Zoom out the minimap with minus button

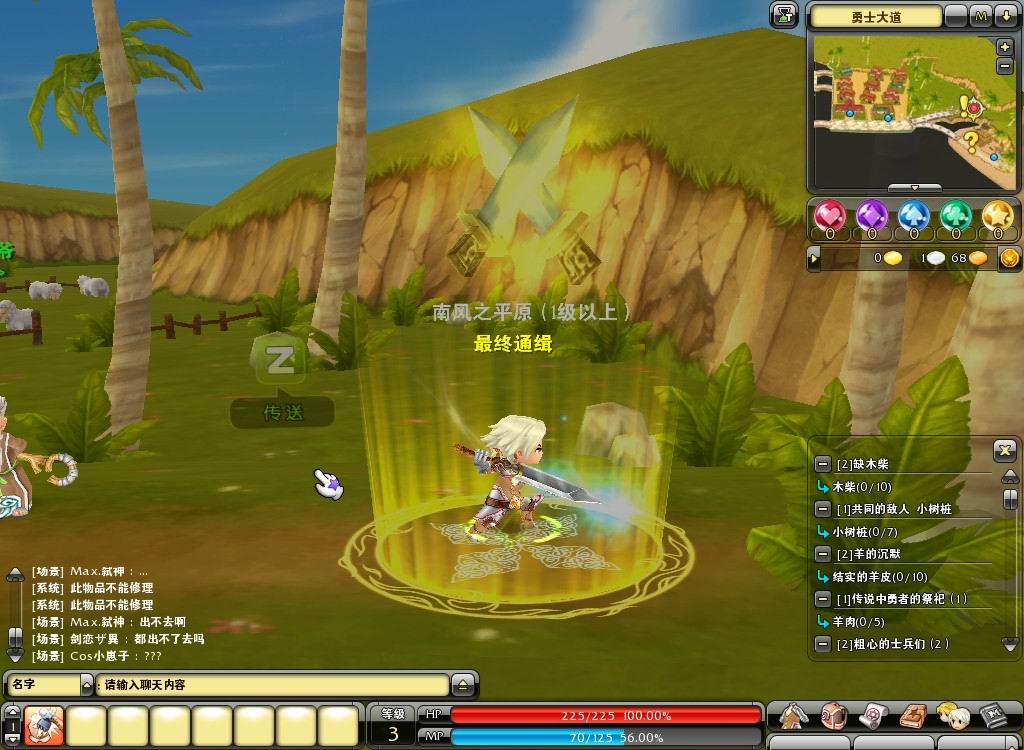click(x=1005, y=66)
